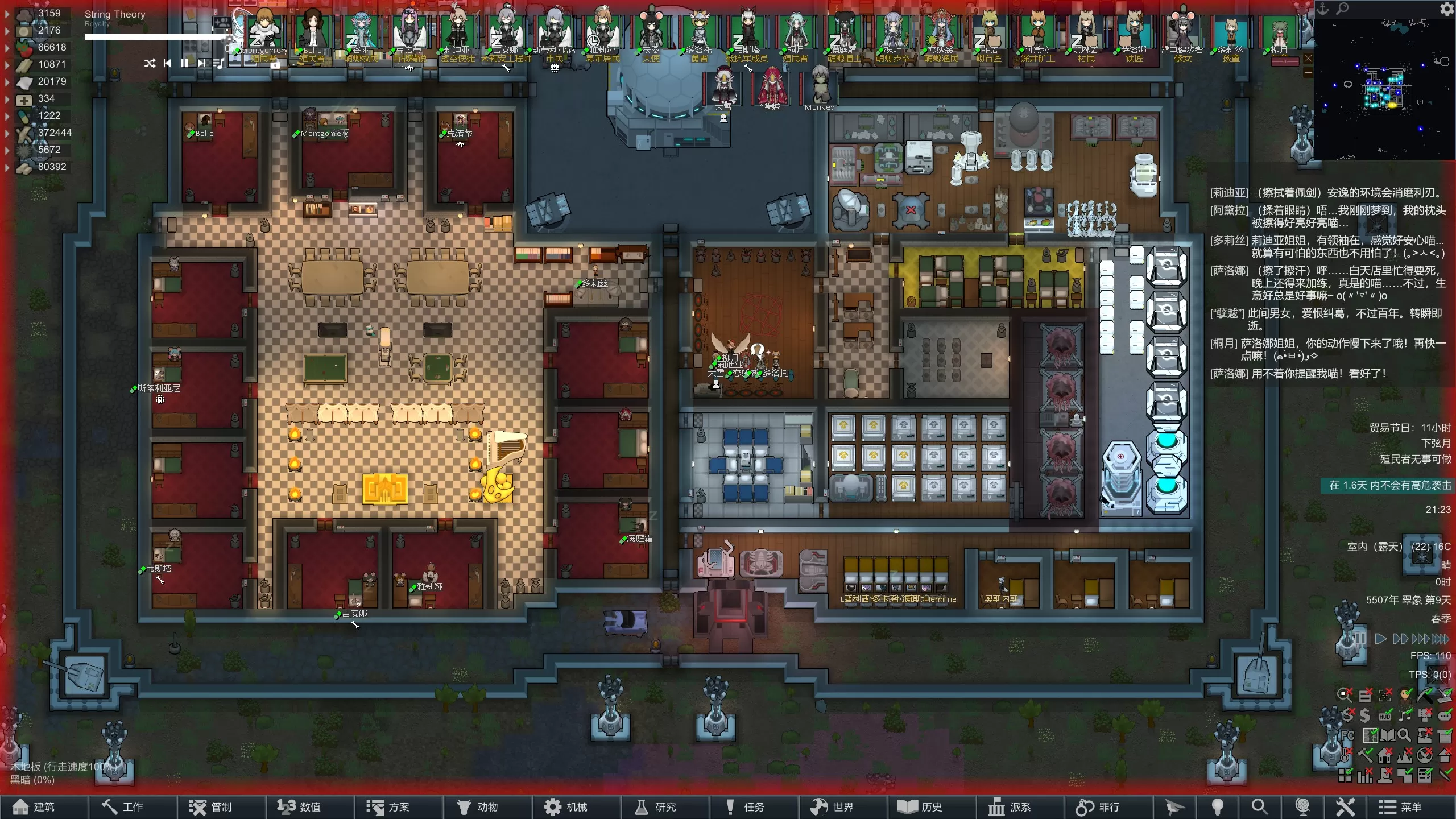Image resolution: width=1456 pixels, height=819 pixels.
Task: Open the 研究 research tab
Action: 656,807
